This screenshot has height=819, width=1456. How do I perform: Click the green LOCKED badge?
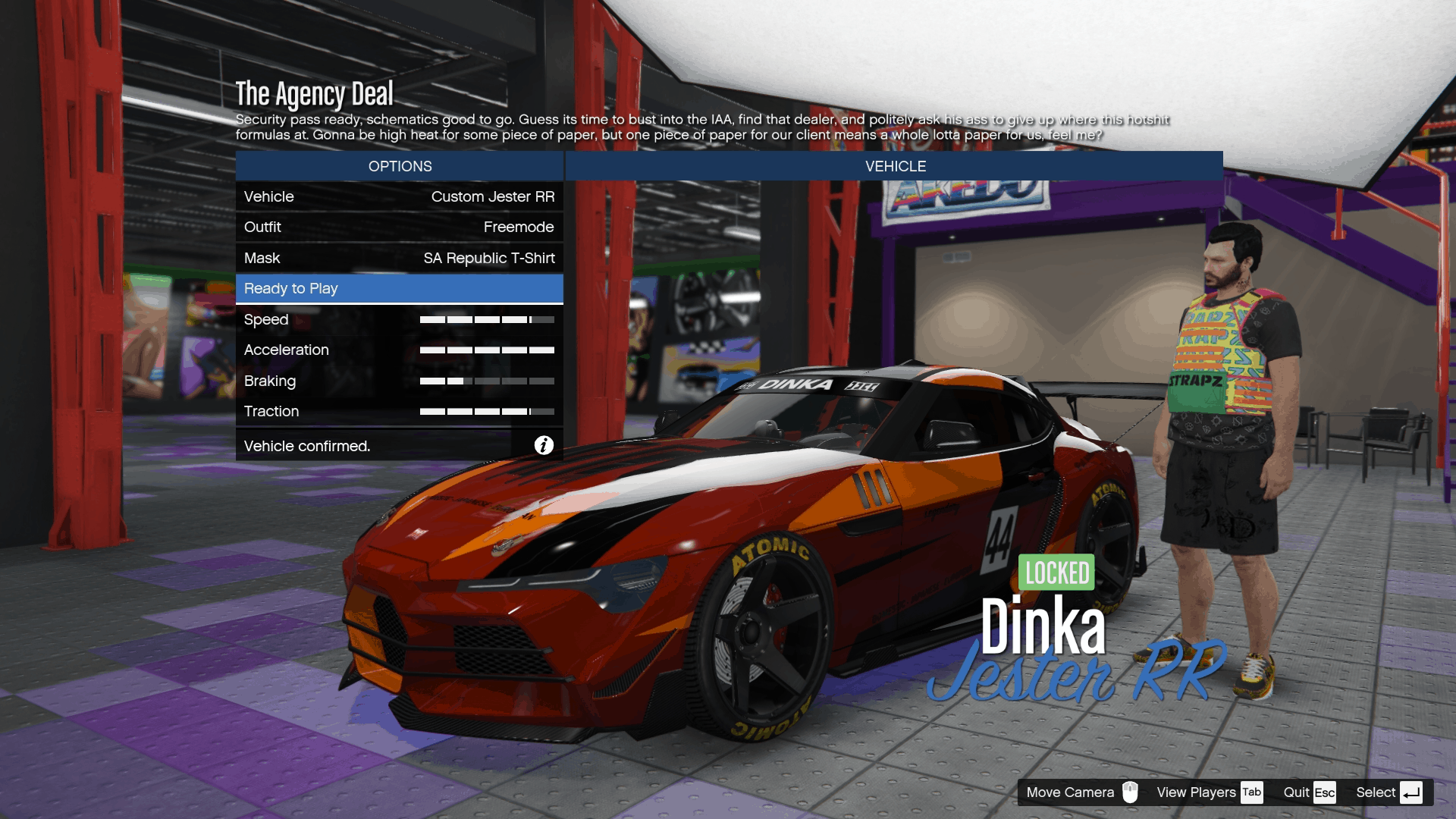tap(1056, 573)
